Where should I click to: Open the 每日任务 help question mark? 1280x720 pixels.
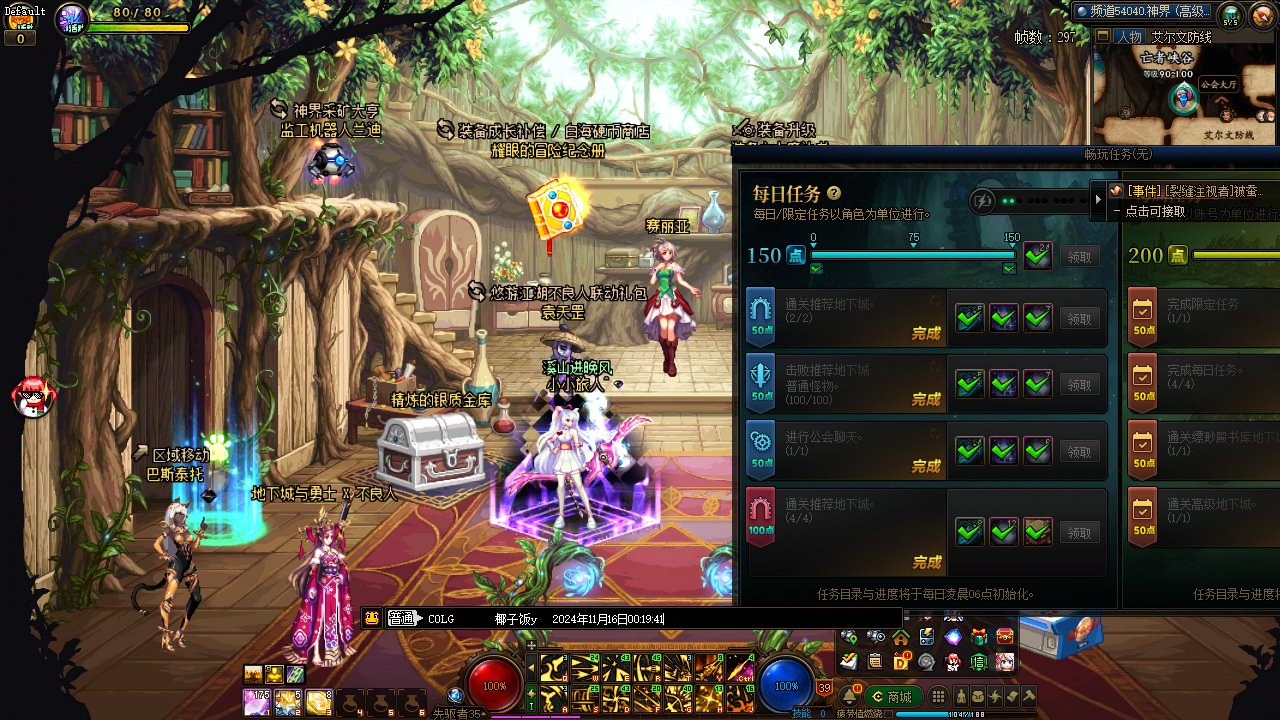point(834,193)
